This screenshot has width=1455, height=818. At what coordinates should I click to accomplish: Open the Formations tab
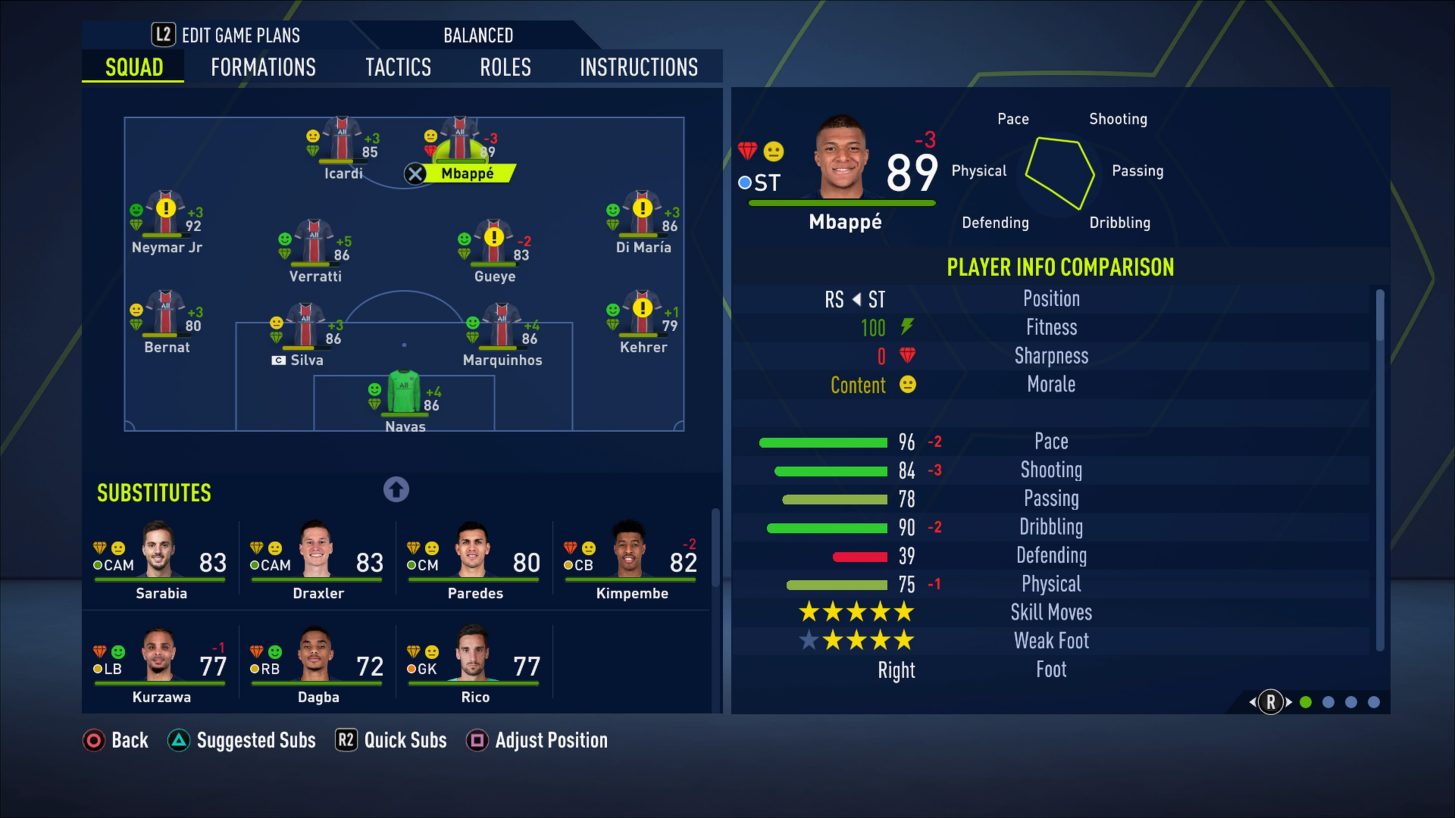262,67
